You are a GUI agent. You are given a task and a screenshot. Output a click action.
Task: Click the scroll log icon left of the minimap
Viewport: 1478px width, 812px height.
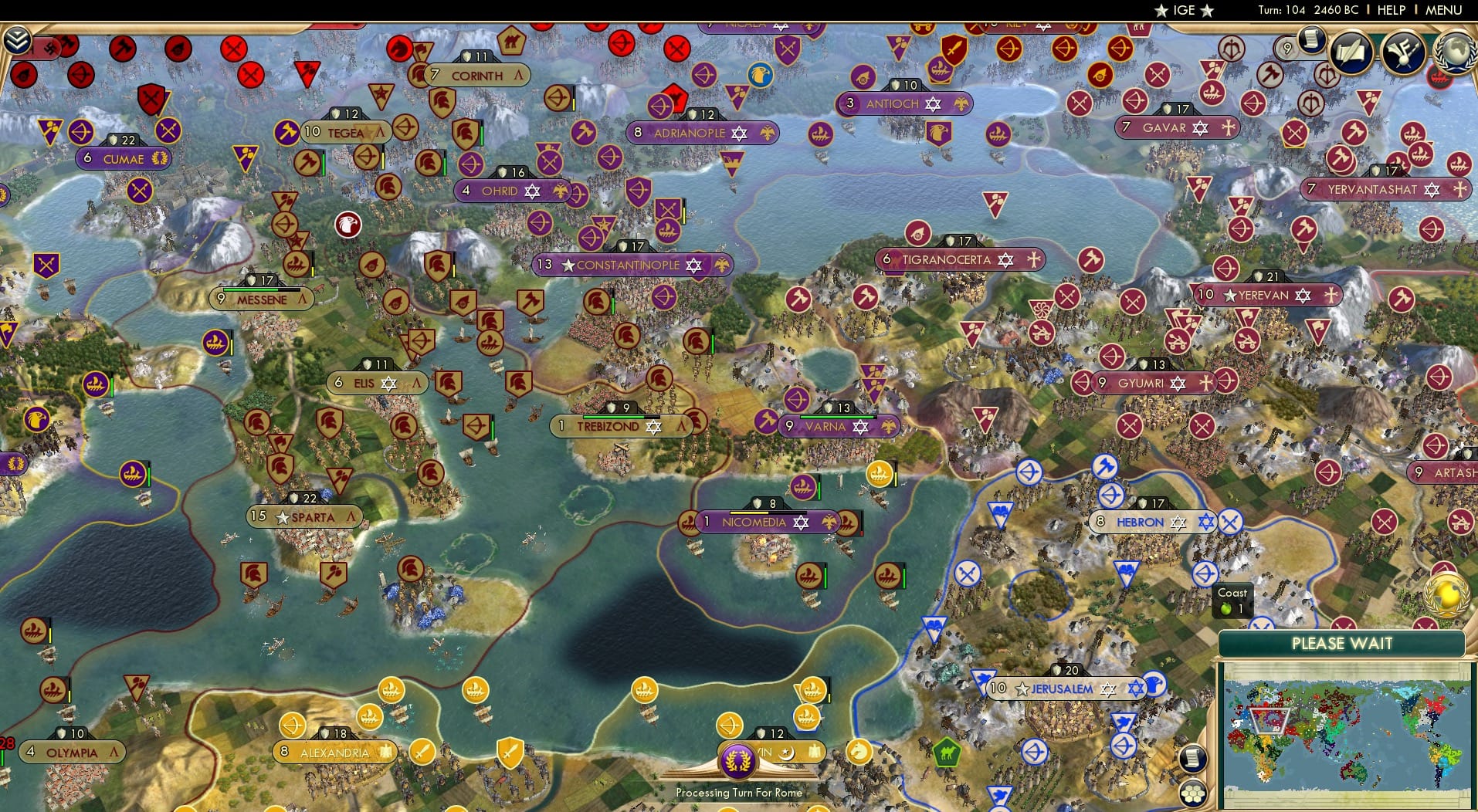coord(1192,760)
